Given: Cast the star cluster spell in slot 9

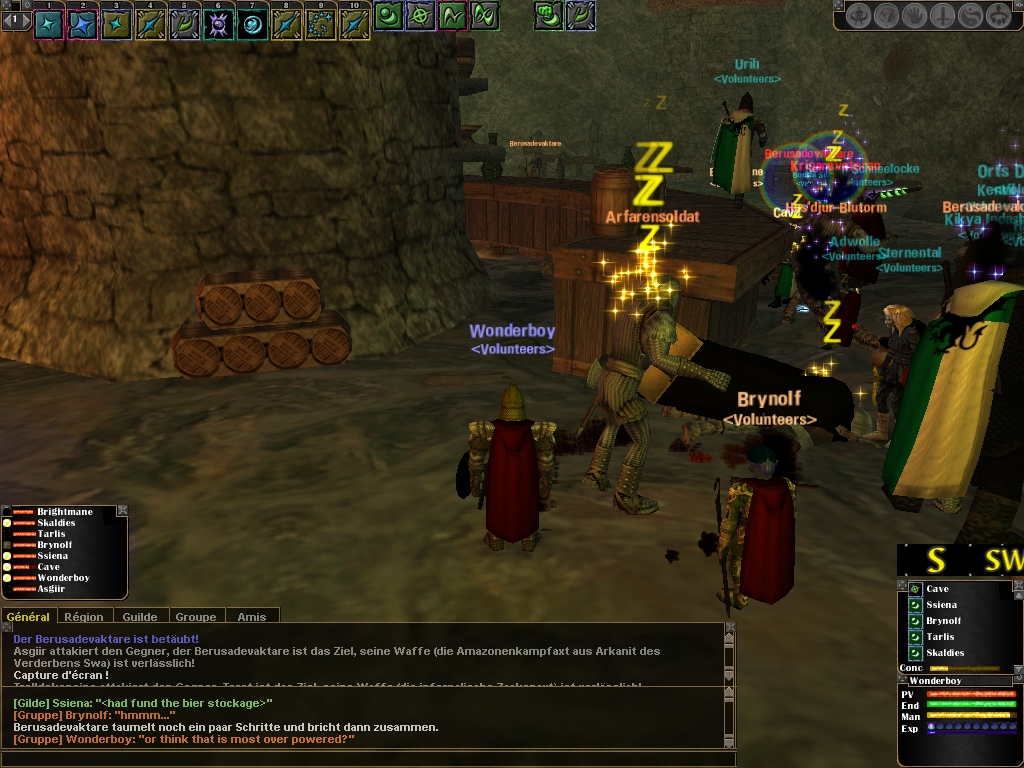Looking at the screenshot, I should coord(320,24).
